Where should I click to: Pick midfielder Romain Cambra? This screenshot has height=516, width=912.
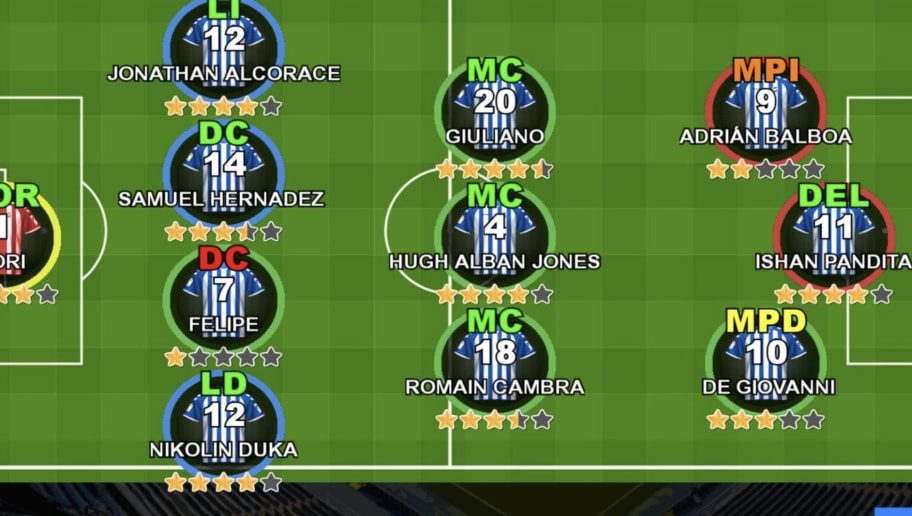tap(495, 356)
